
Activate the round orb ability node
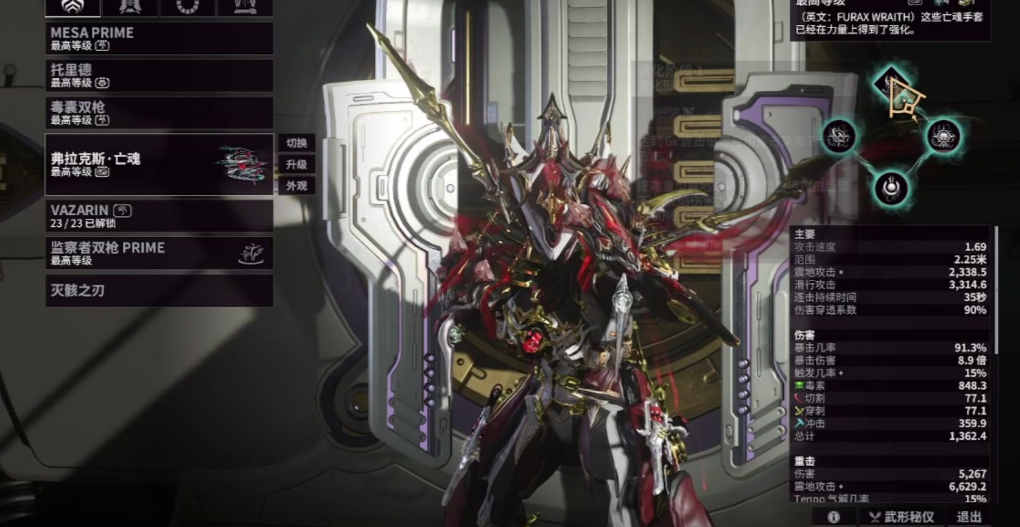(890, 185)
